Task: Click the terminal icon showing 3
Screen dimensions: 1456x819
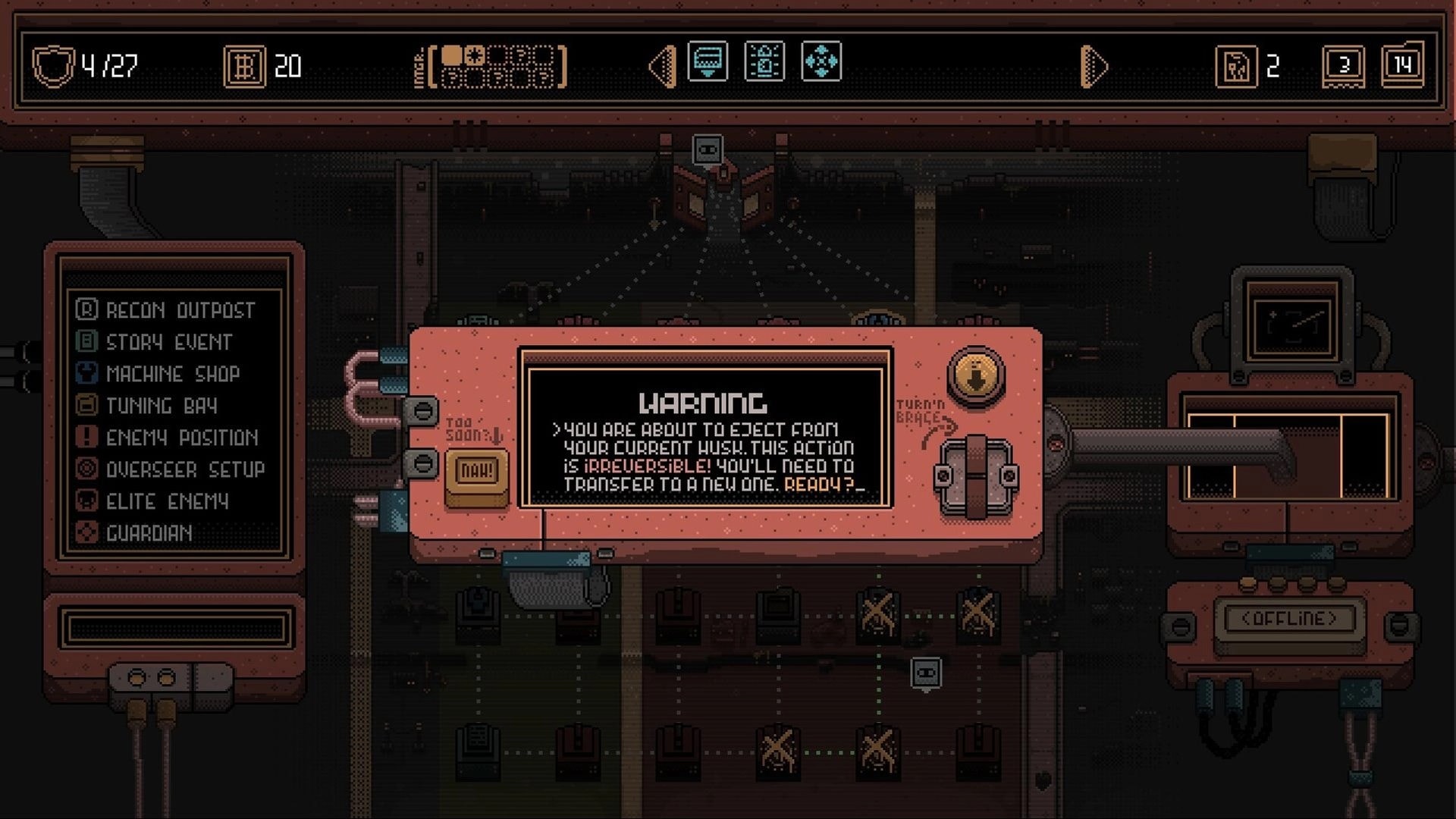Action: 1344,65
